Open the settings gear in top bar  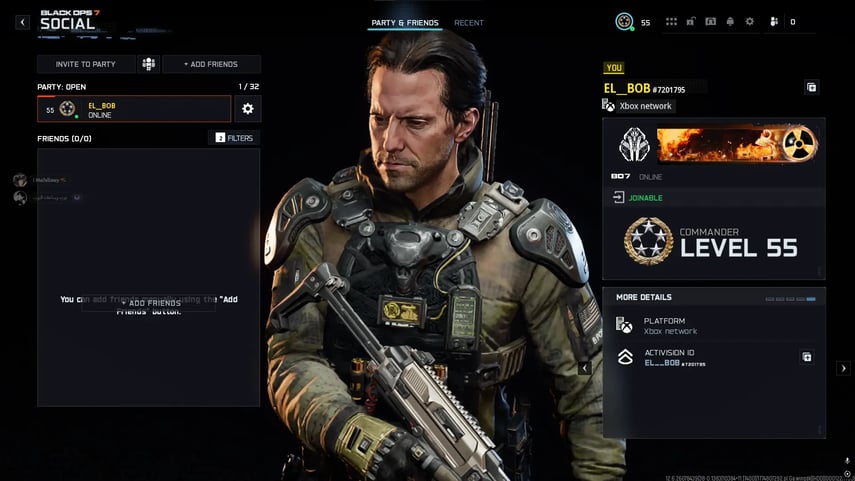(750, 22)
